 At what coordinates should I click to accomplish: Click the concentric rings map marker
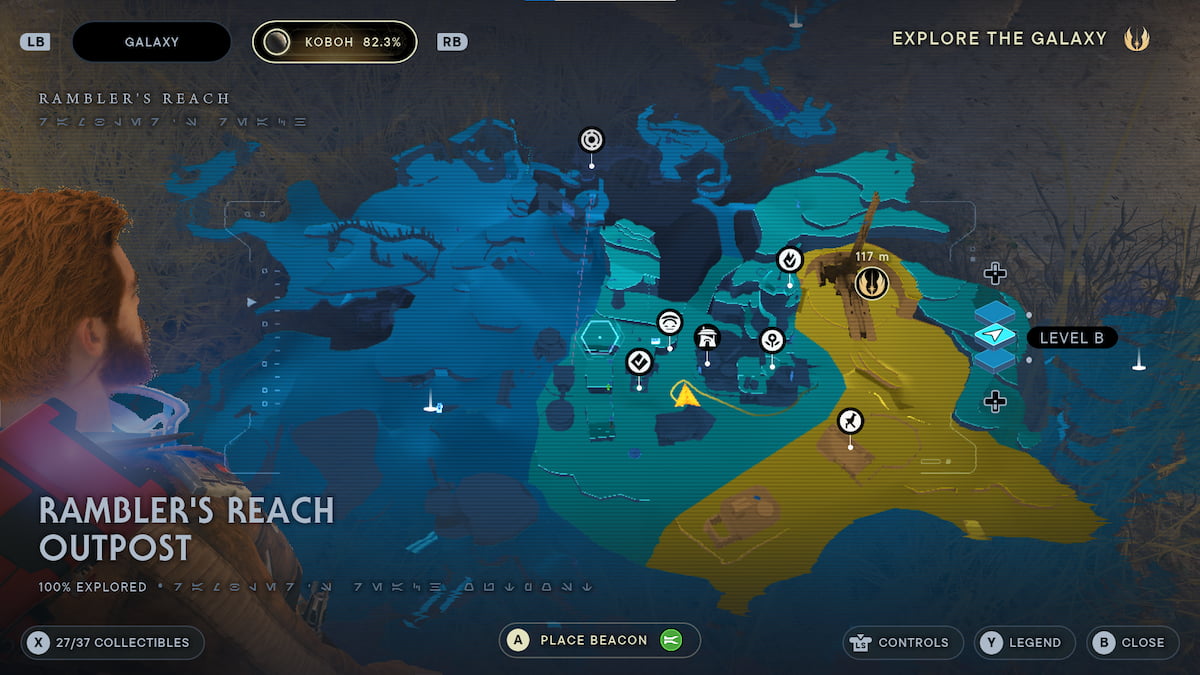pyautogui.click(x=591, y=139)
